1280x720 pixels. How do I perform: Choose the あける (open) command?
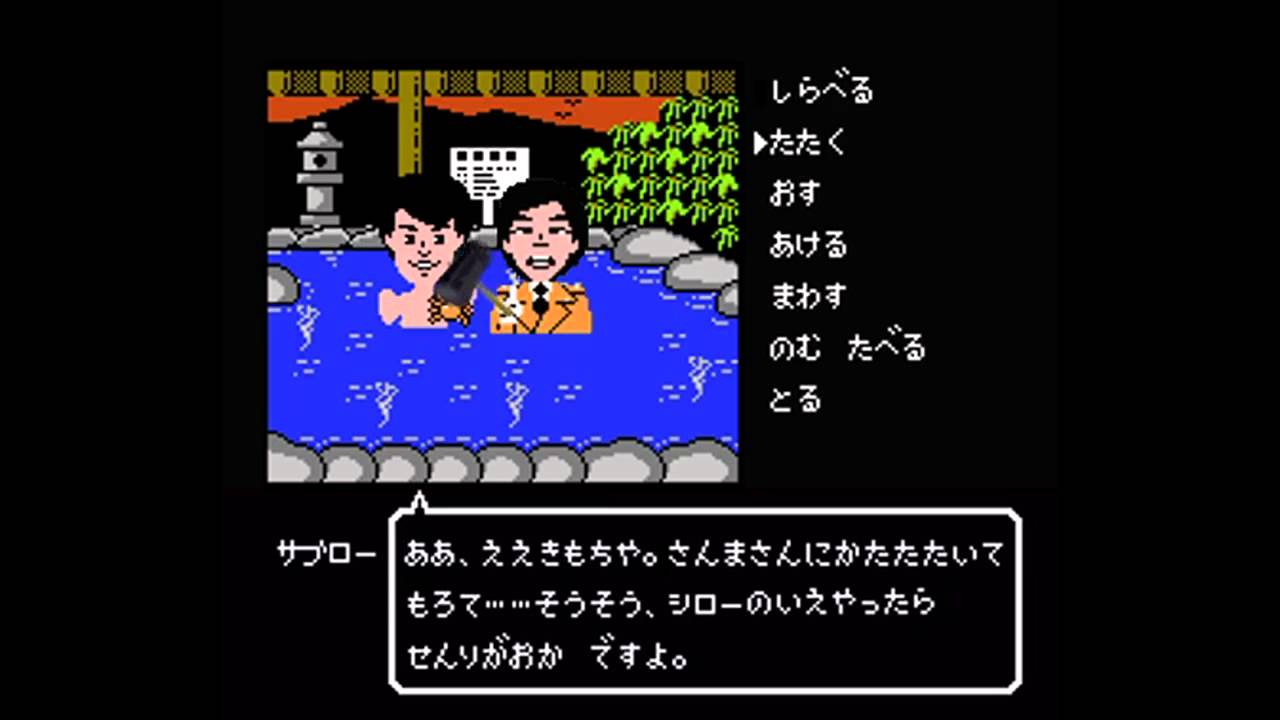click(x=807, y=245)
